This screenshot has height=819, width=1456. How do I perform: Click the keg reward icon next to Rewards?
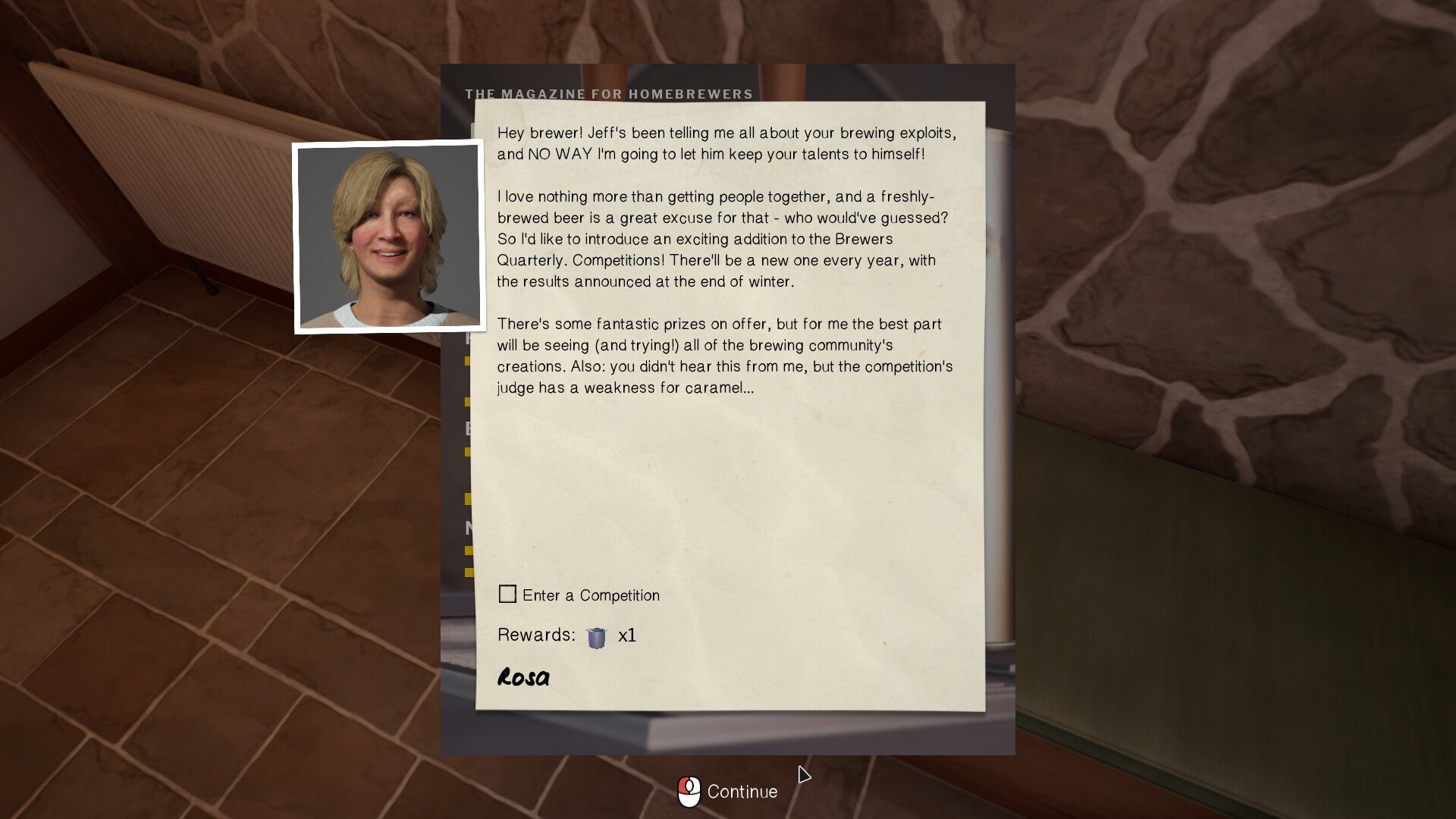click(596, 637)
